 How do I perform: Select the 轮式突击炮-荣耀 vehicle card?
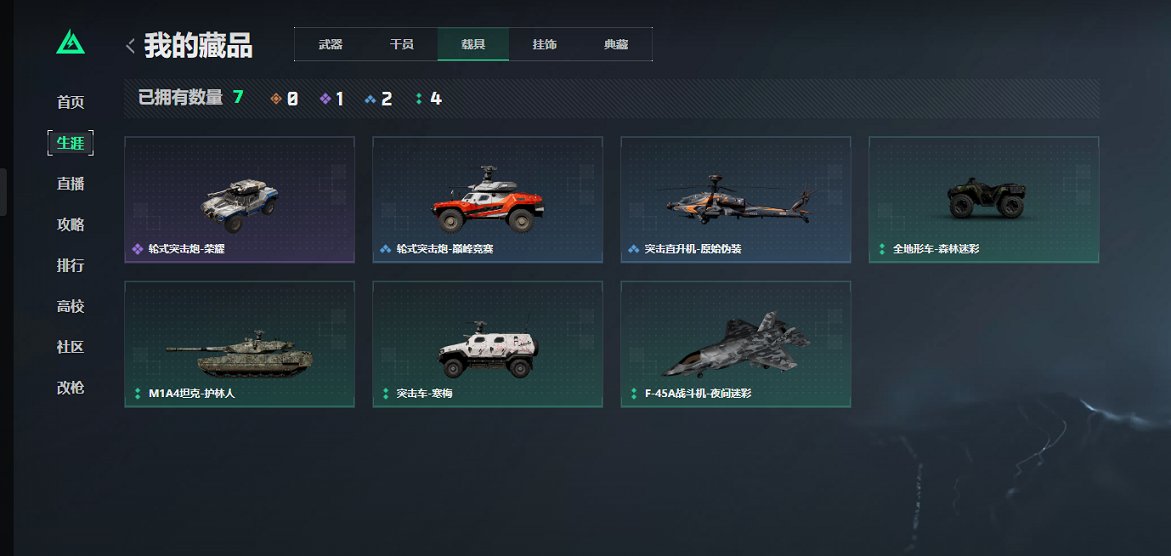coord(239,200)
